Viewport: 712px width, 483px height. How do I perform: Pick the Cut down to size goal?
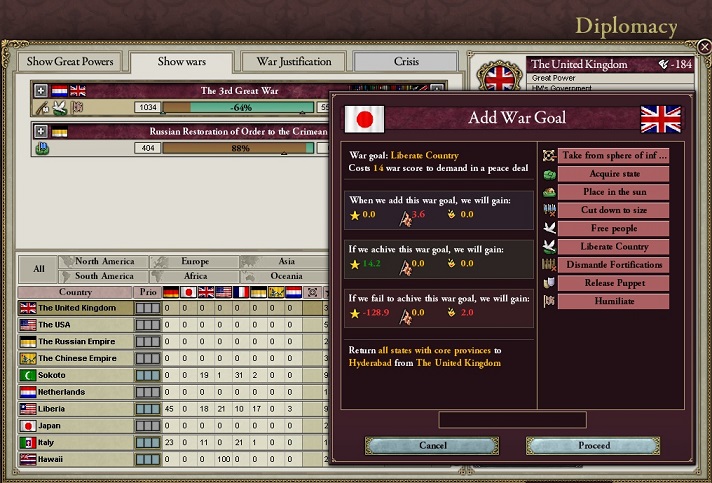(613, 210)
